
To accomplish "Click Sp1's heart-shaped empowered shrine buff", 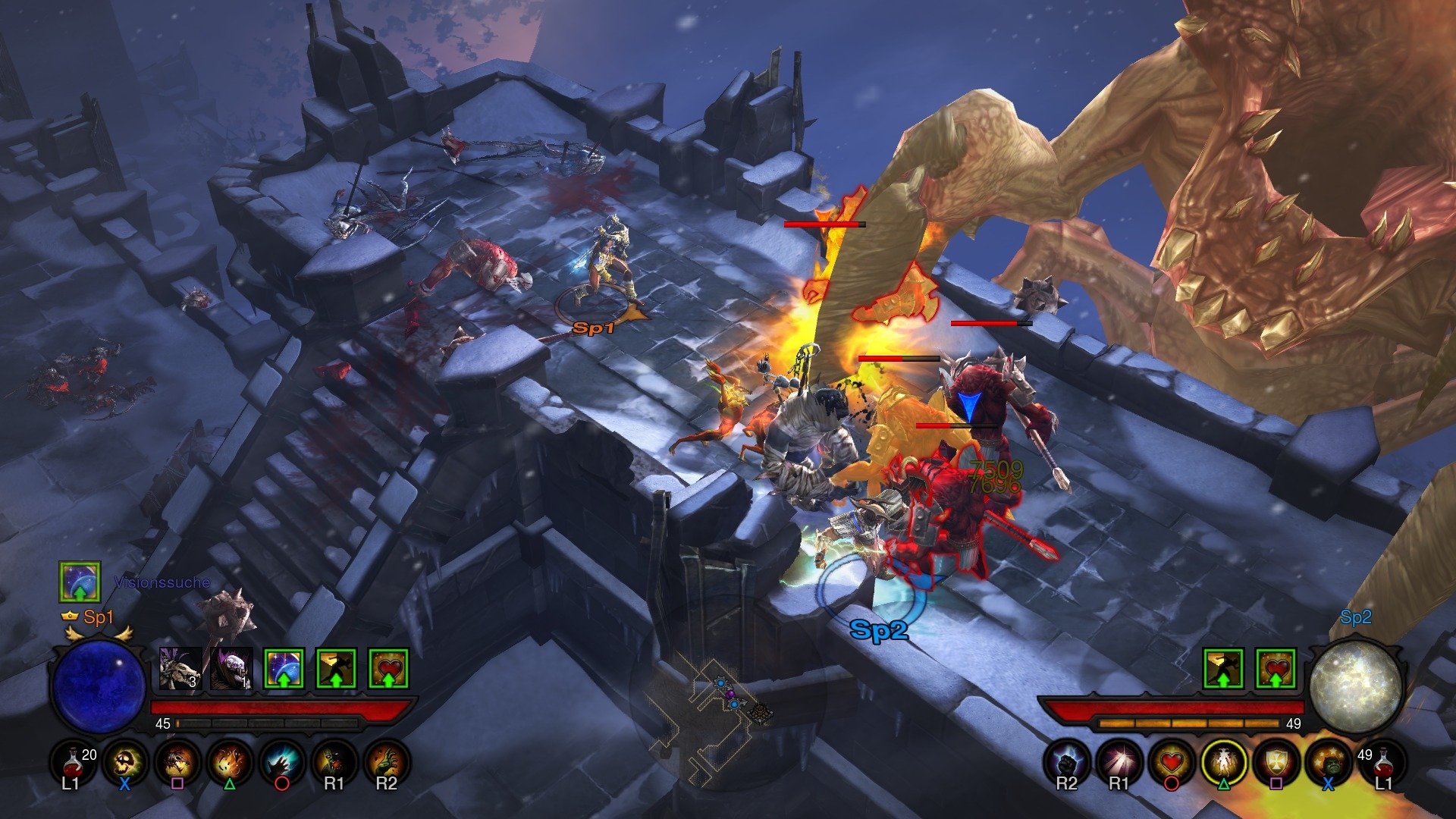I will click(x=389, y=668).
